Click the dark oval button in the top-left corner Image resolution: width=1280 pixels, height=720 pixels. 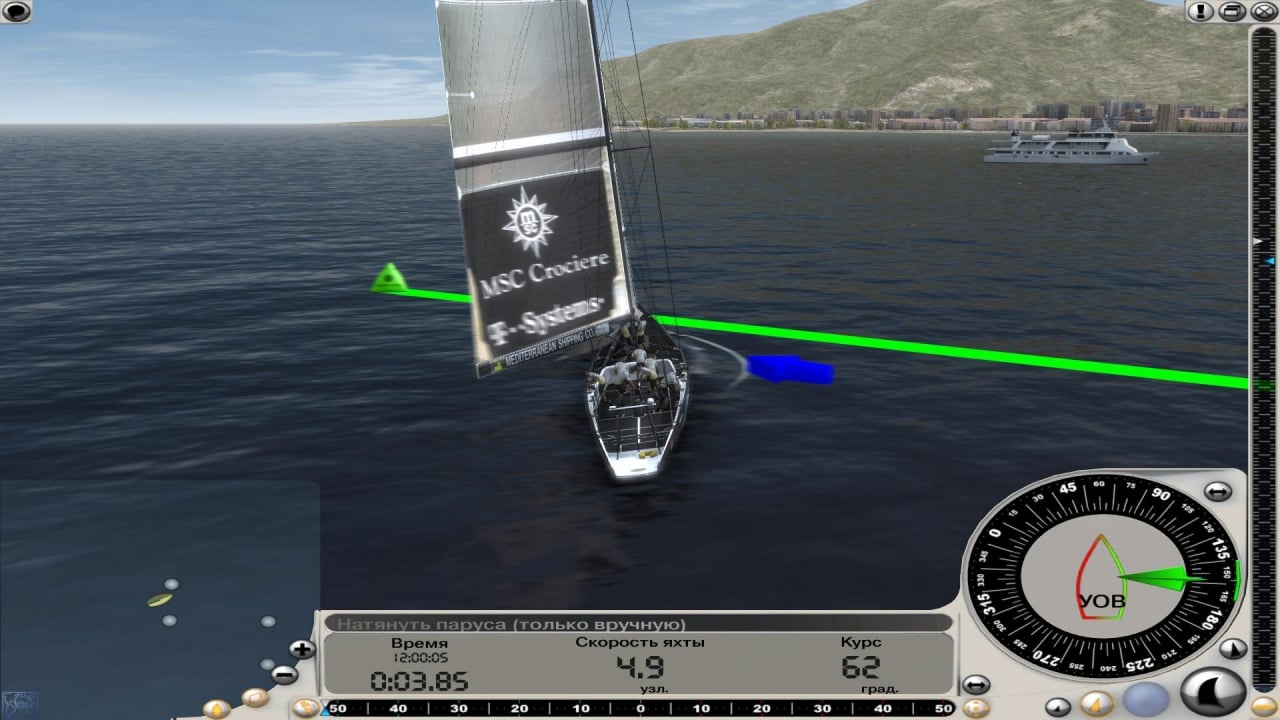tap(16, 11)
